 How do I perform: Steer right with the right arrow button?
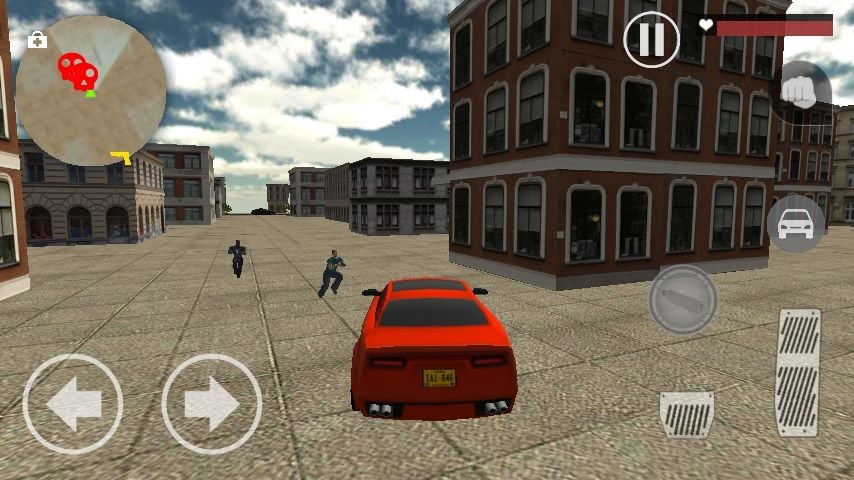[211, 404]
